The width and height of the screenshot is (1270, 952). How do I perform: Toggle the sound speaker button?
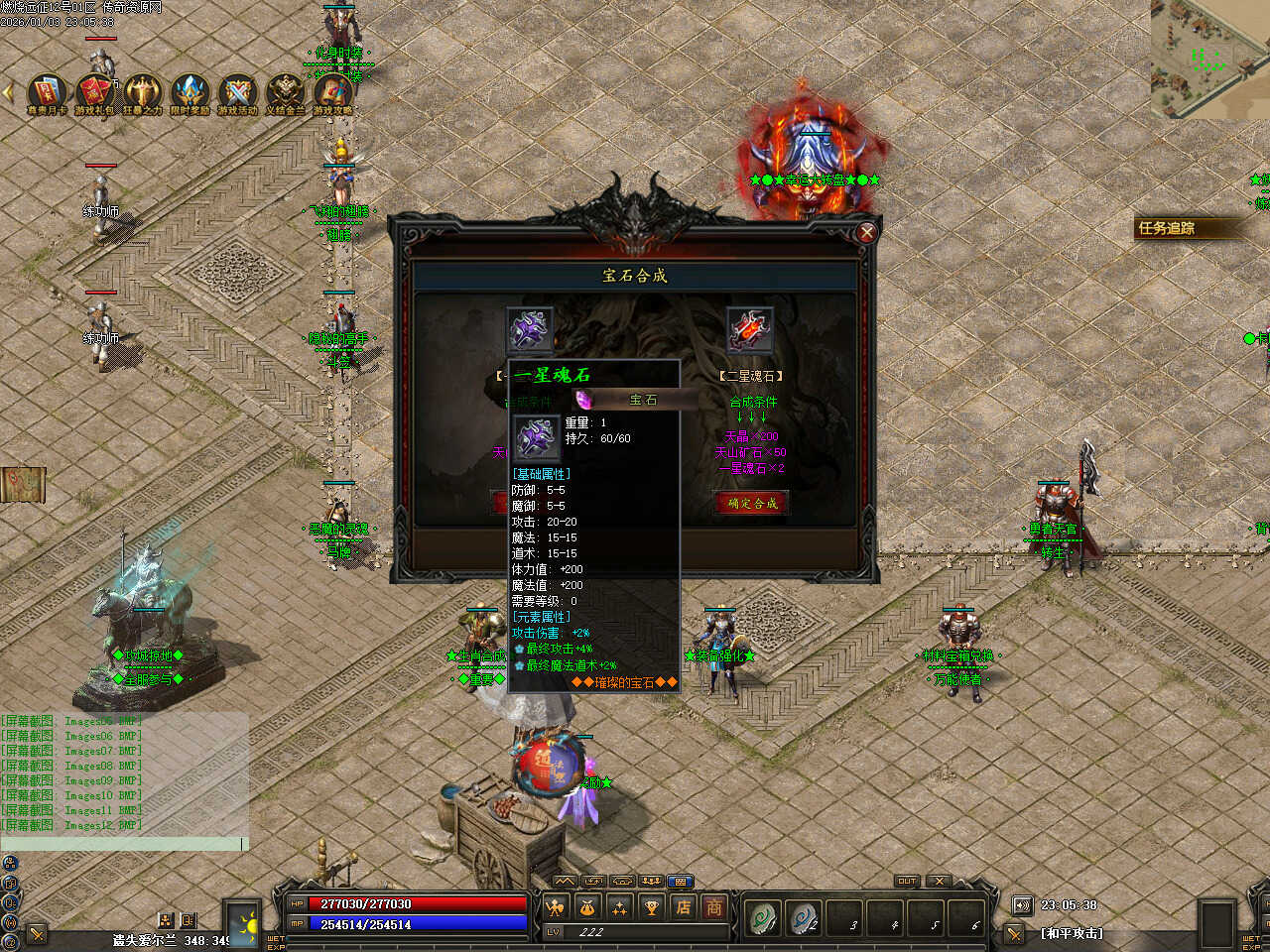[x=1022, y=904]
